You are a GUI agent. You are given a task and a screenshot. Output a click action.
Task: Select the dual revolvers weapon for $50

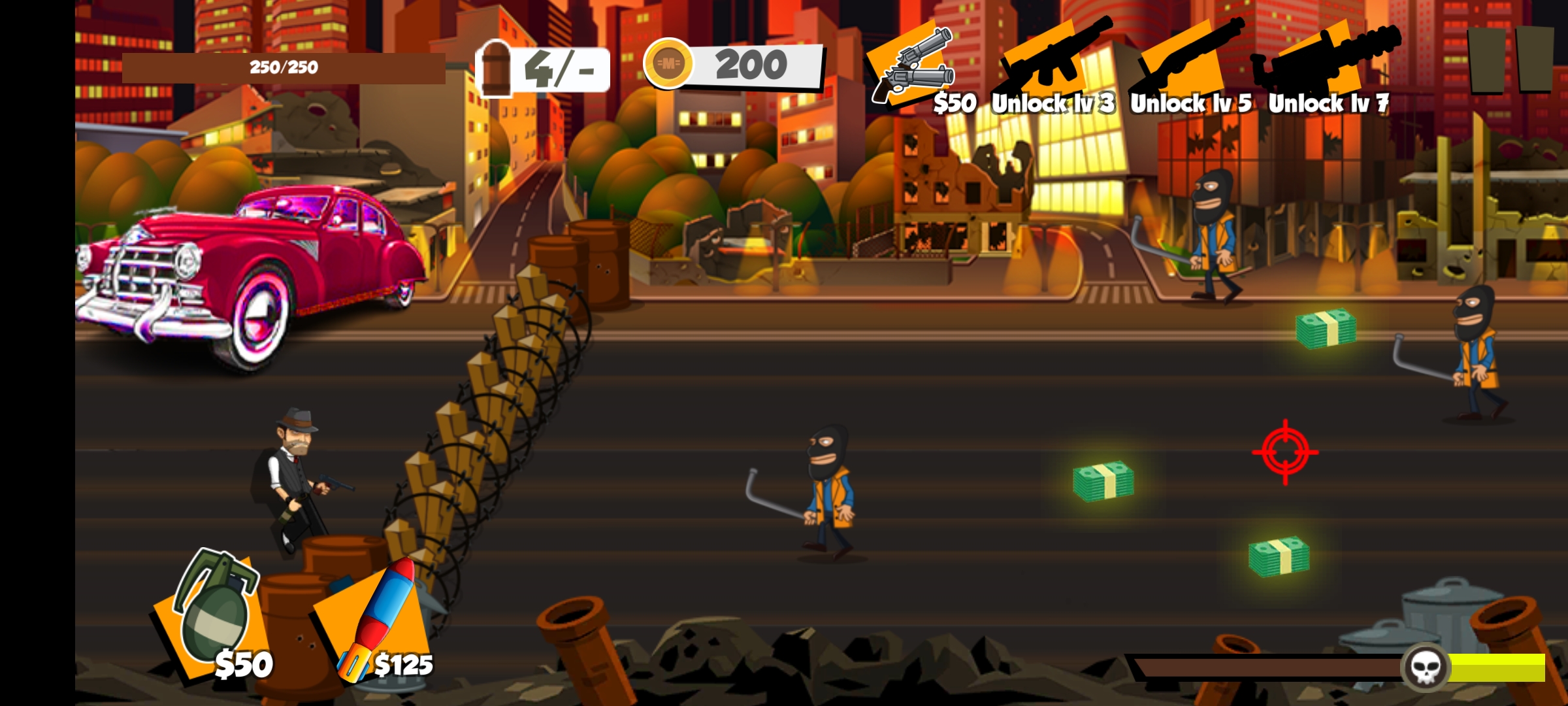pyautogui.click(x=911, y=67)
